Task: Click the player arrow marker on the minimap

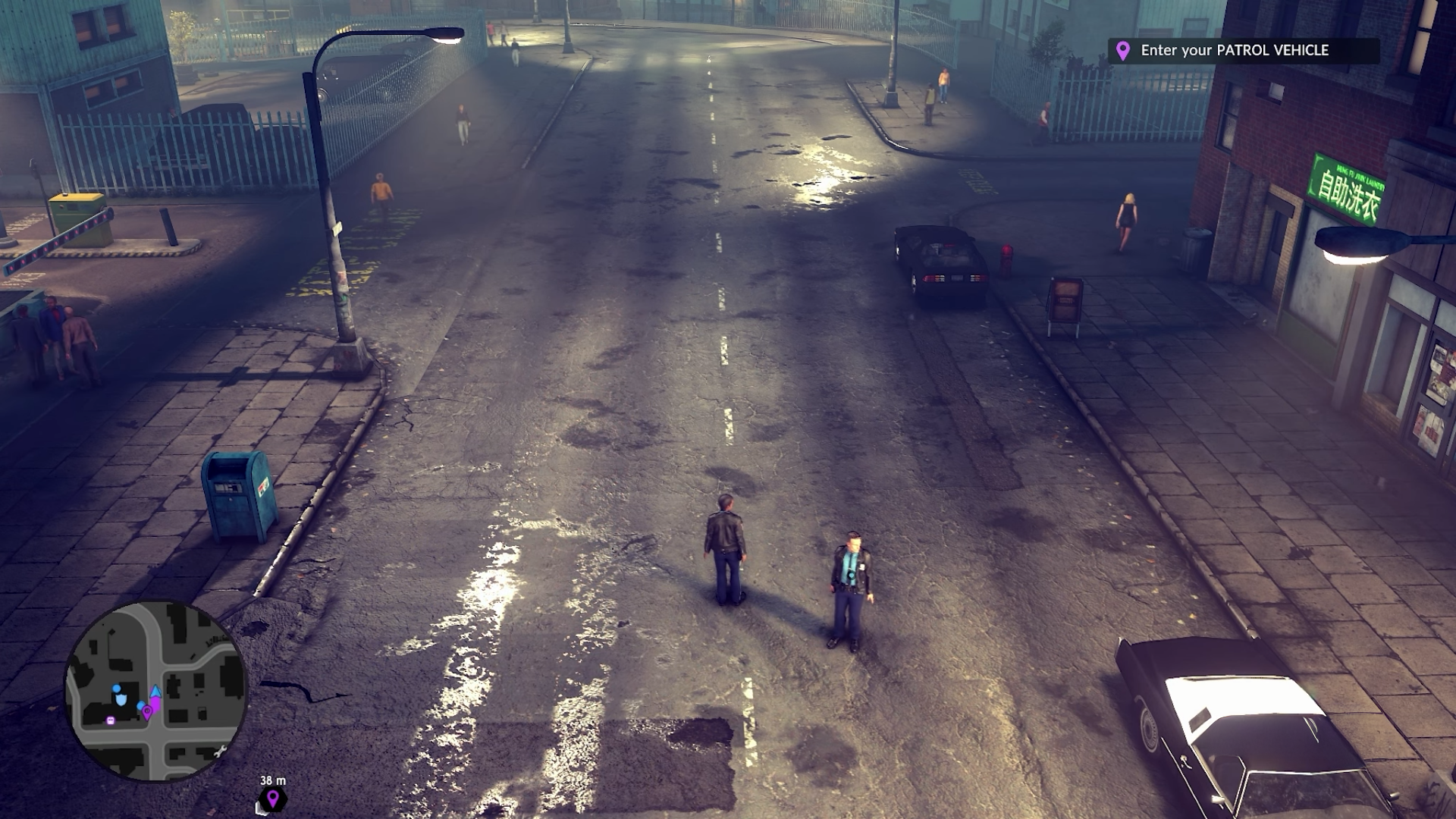Action: (x=155, y=692)
